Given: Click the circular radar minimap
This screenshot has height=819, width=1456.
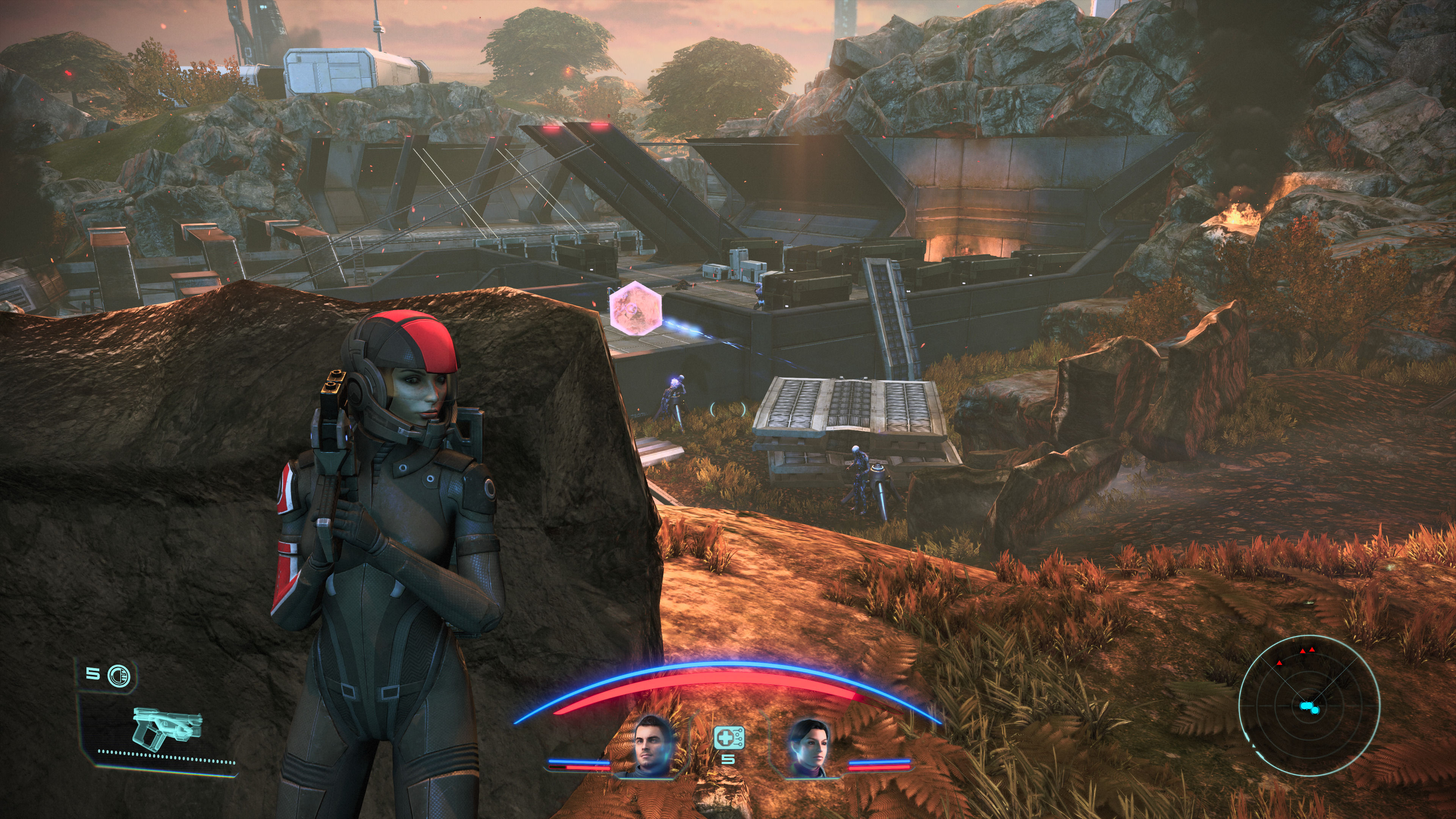Looking at the screenshot, I should pos(1309,705).
